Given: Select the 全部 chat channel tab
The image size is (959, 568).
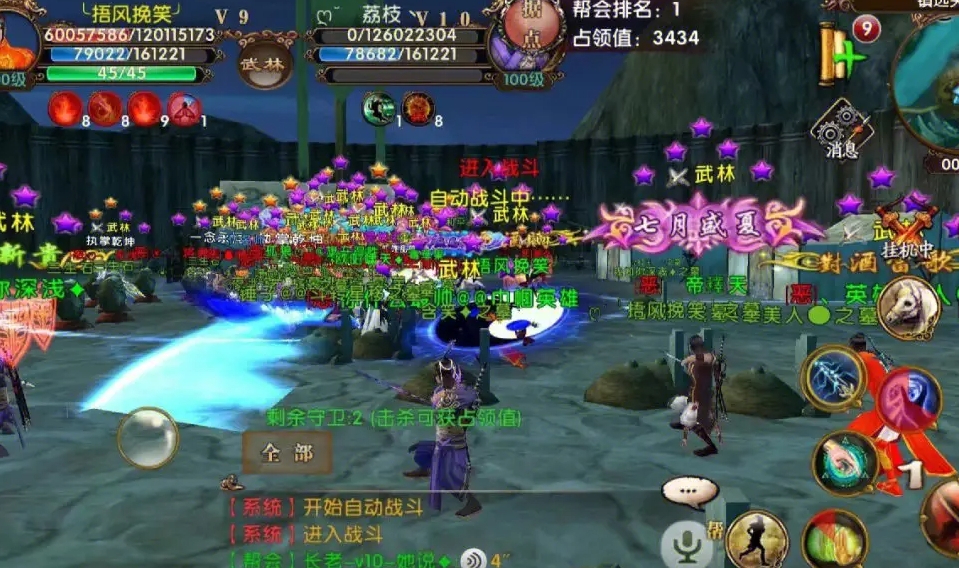Looking at the screenshot, I should (x=288, y=453).
